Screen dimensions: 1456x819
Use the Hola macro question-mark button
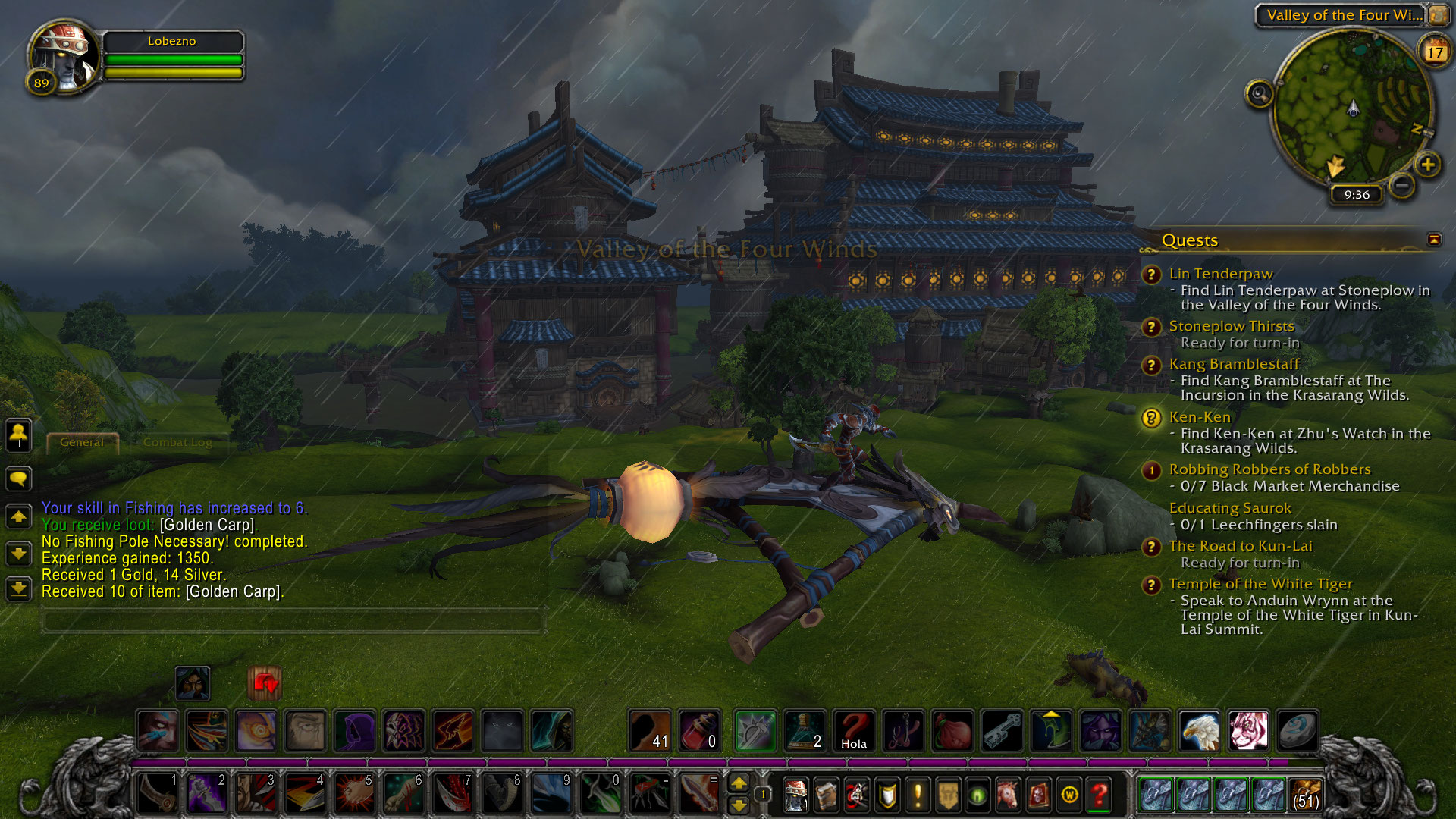click(854, 731)
